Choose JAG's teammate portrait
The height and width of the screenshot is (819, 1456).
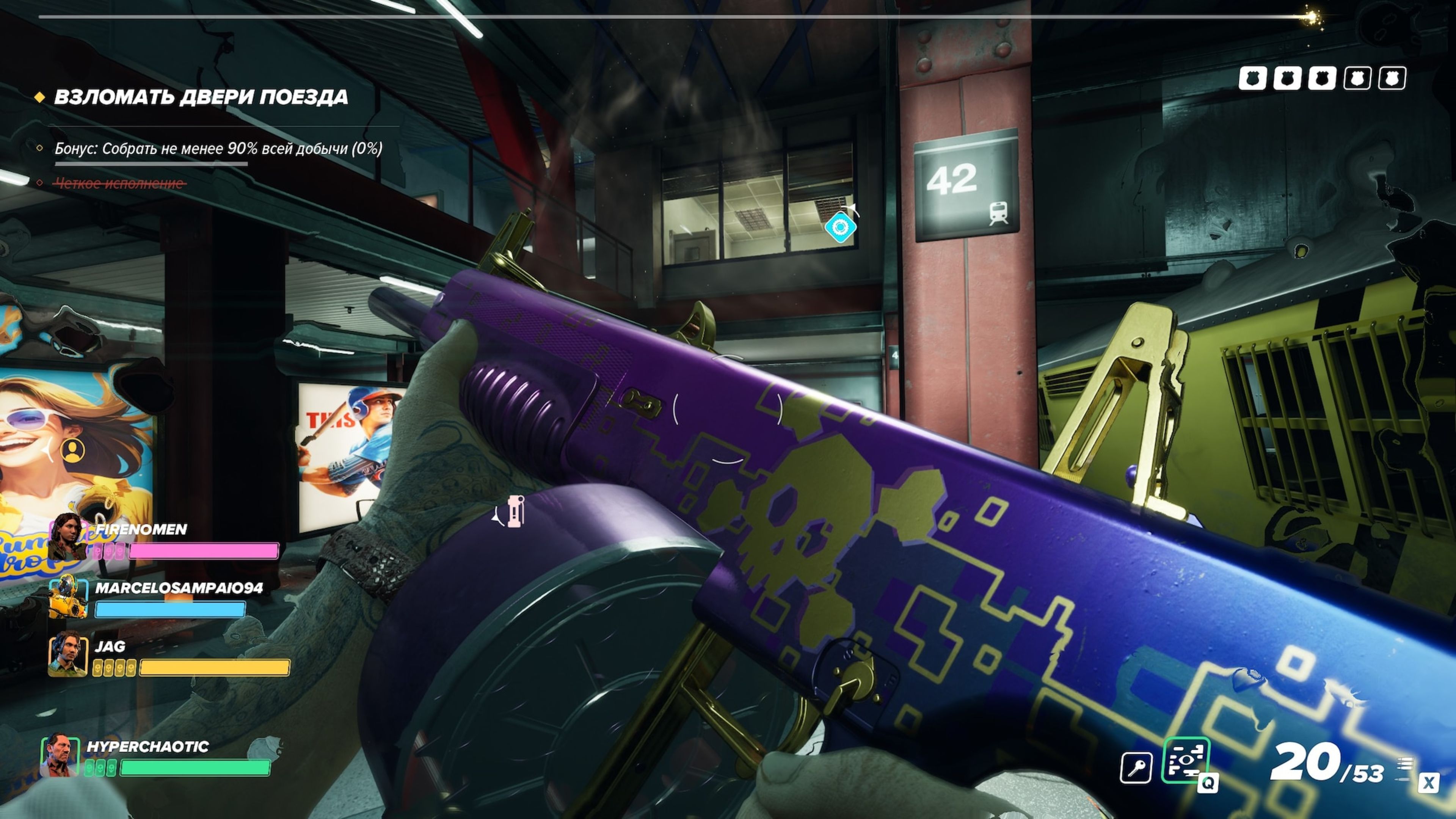[68, 654]
